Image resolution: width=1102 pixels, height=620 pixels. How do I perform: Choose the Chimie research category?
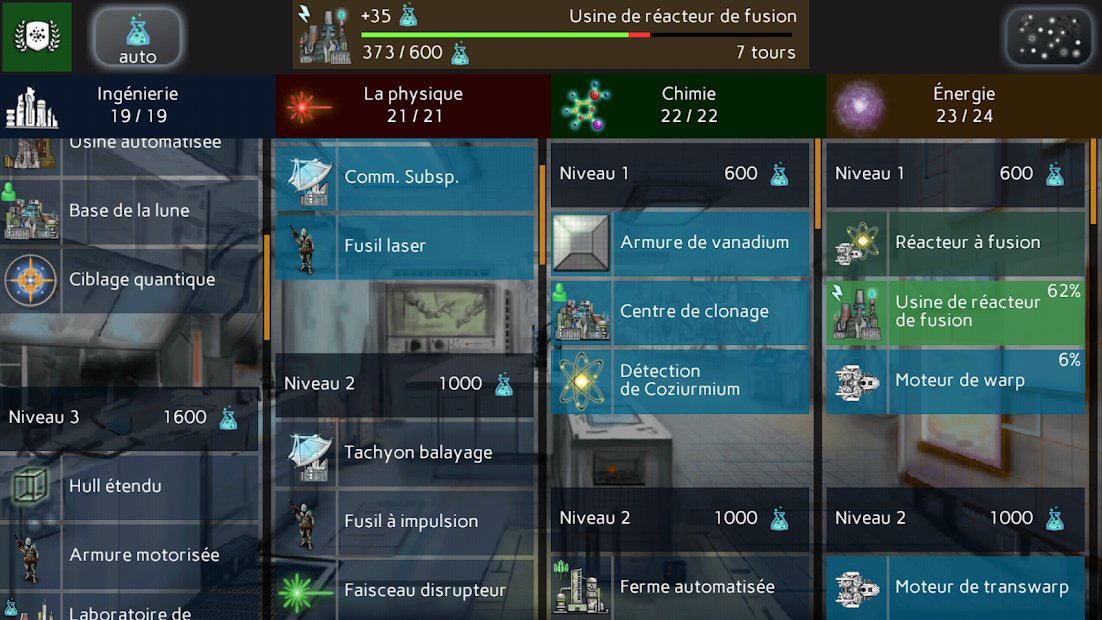(688, 105)
